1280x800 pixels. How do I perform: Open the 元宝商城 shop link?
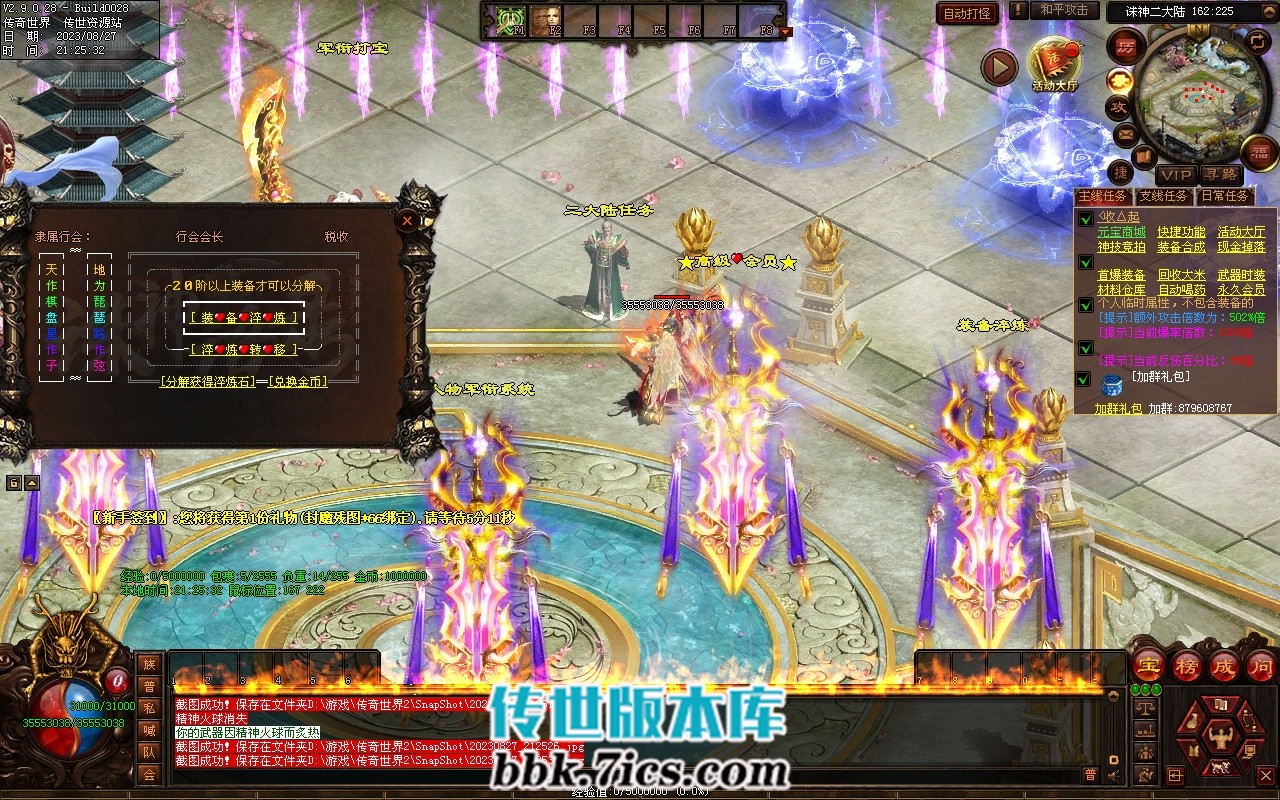tap(1121, 232)
